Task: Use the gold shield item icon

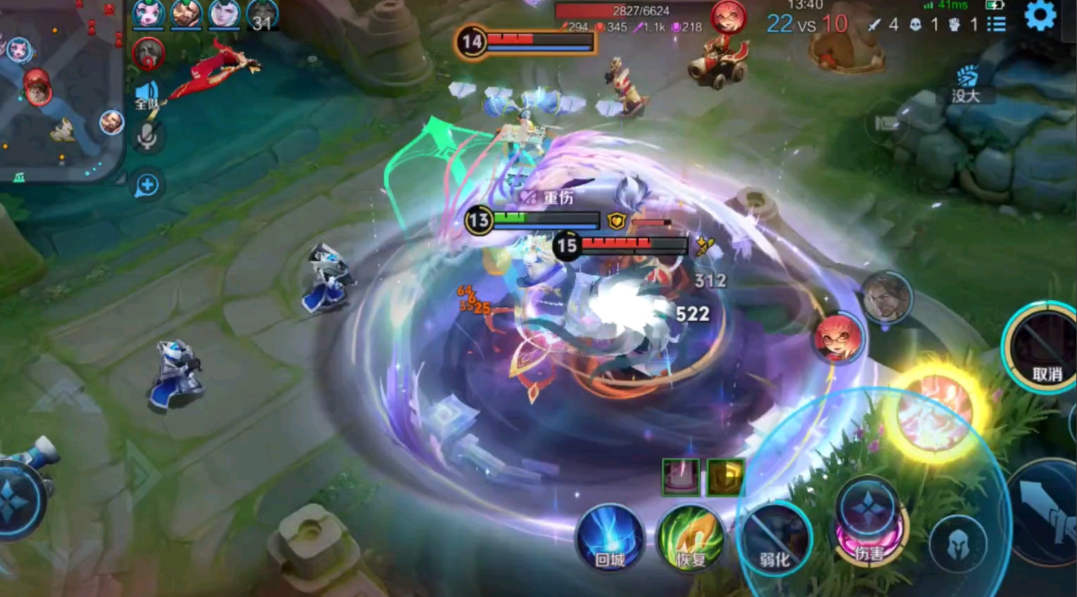Action: click(x=725, y=477)
